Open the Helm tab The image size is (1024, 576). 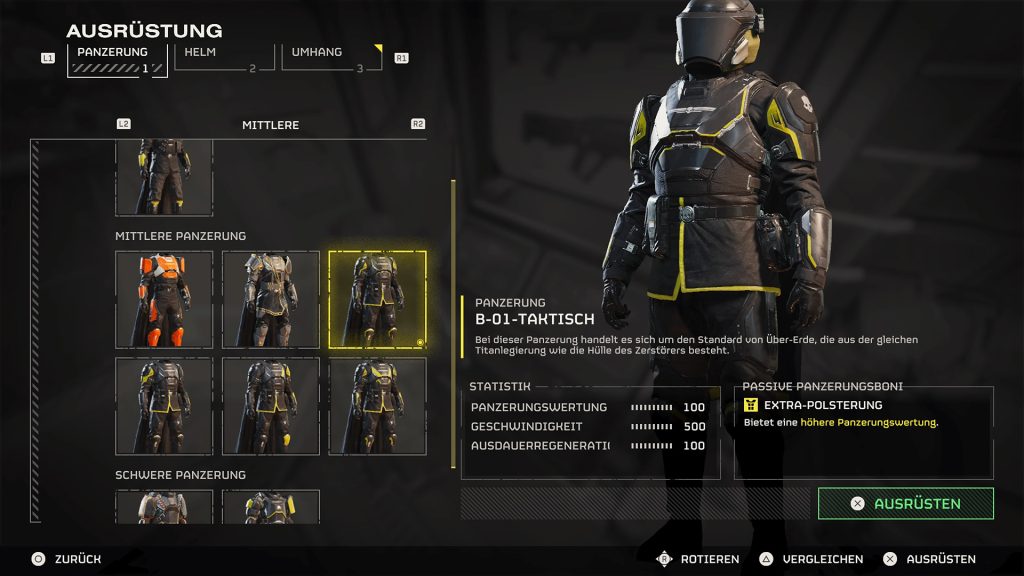click(222, 58)
